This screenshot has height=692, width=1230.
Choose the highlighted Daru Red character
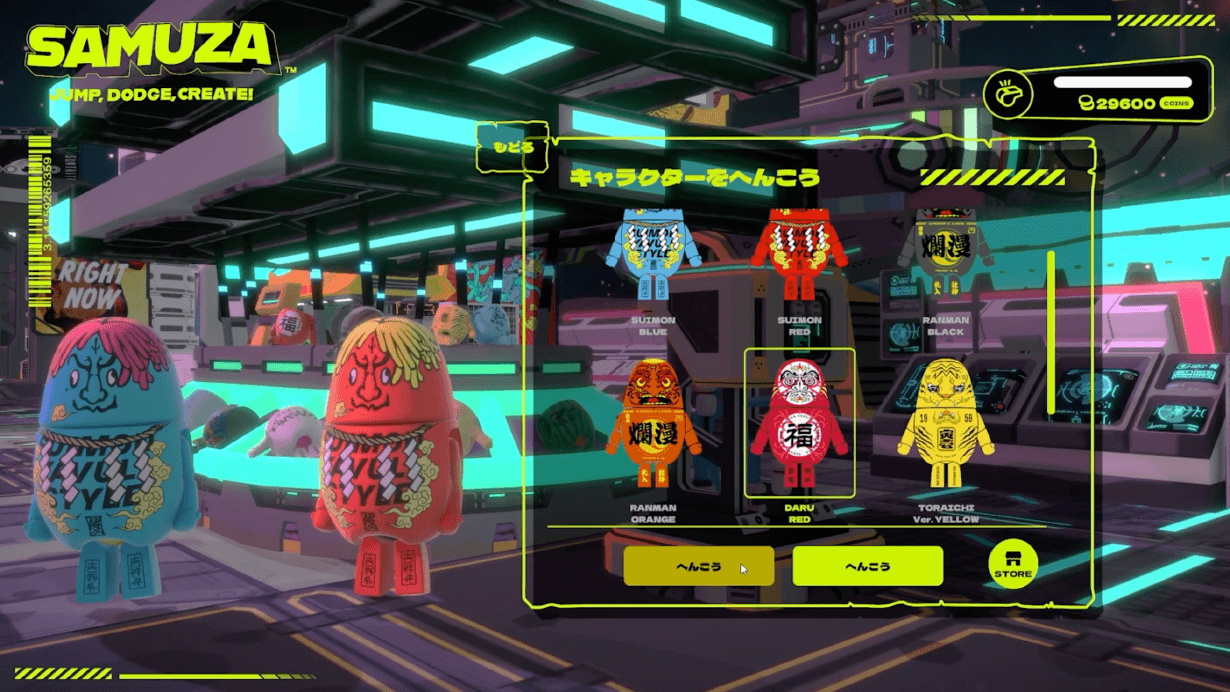pyautogui.click(x=799, y=423)
